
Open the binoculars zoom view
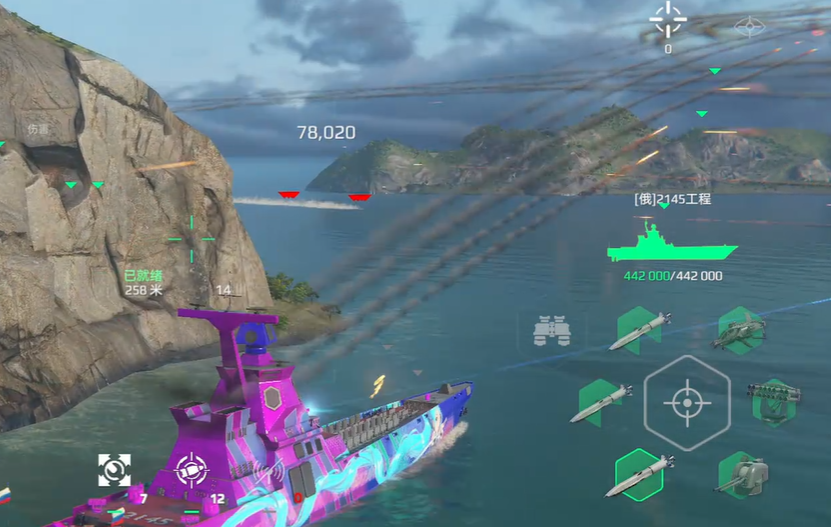coord(551,331)
